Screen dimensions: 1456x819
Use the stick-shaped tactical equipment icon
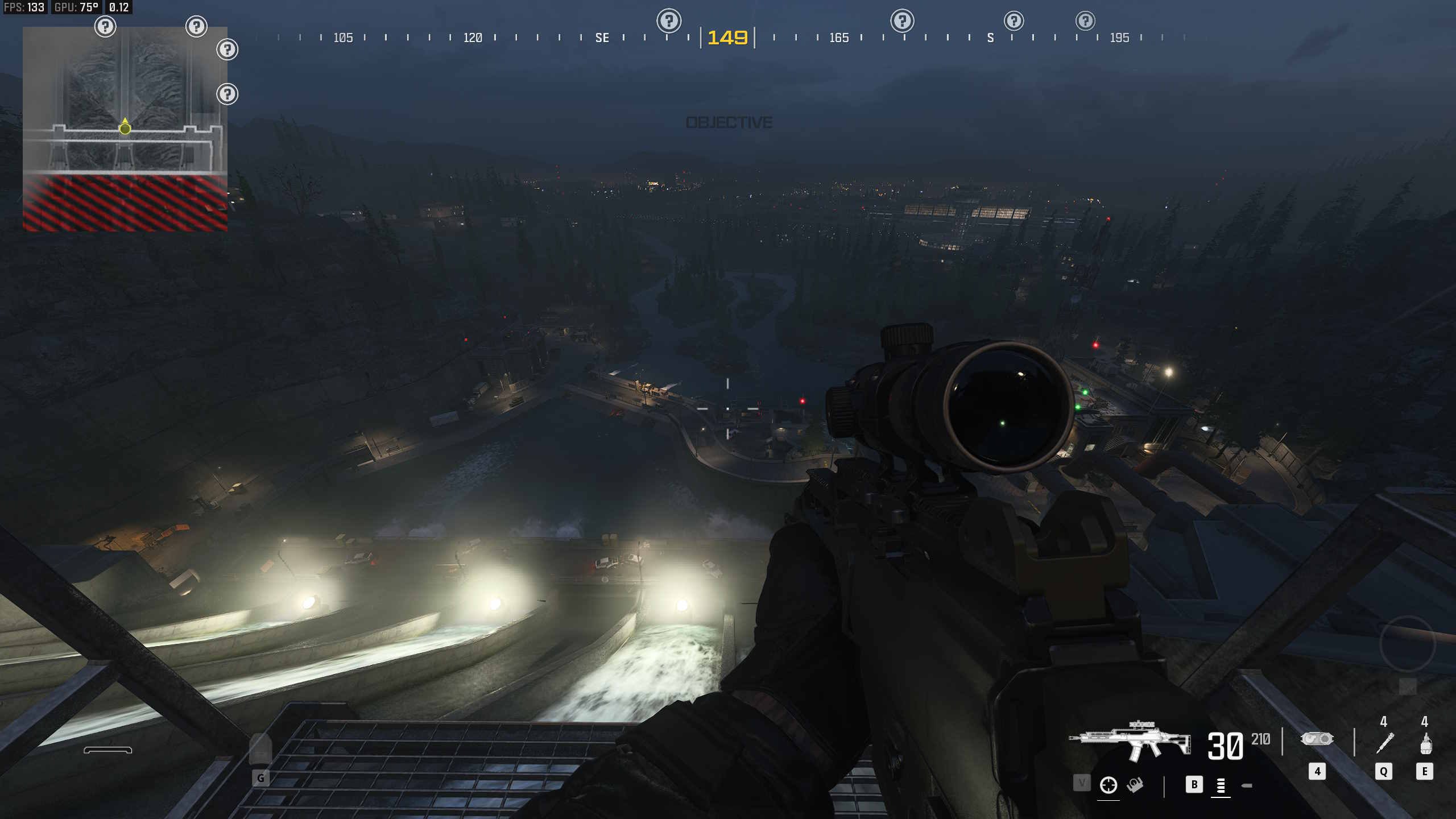[1384, 743]
